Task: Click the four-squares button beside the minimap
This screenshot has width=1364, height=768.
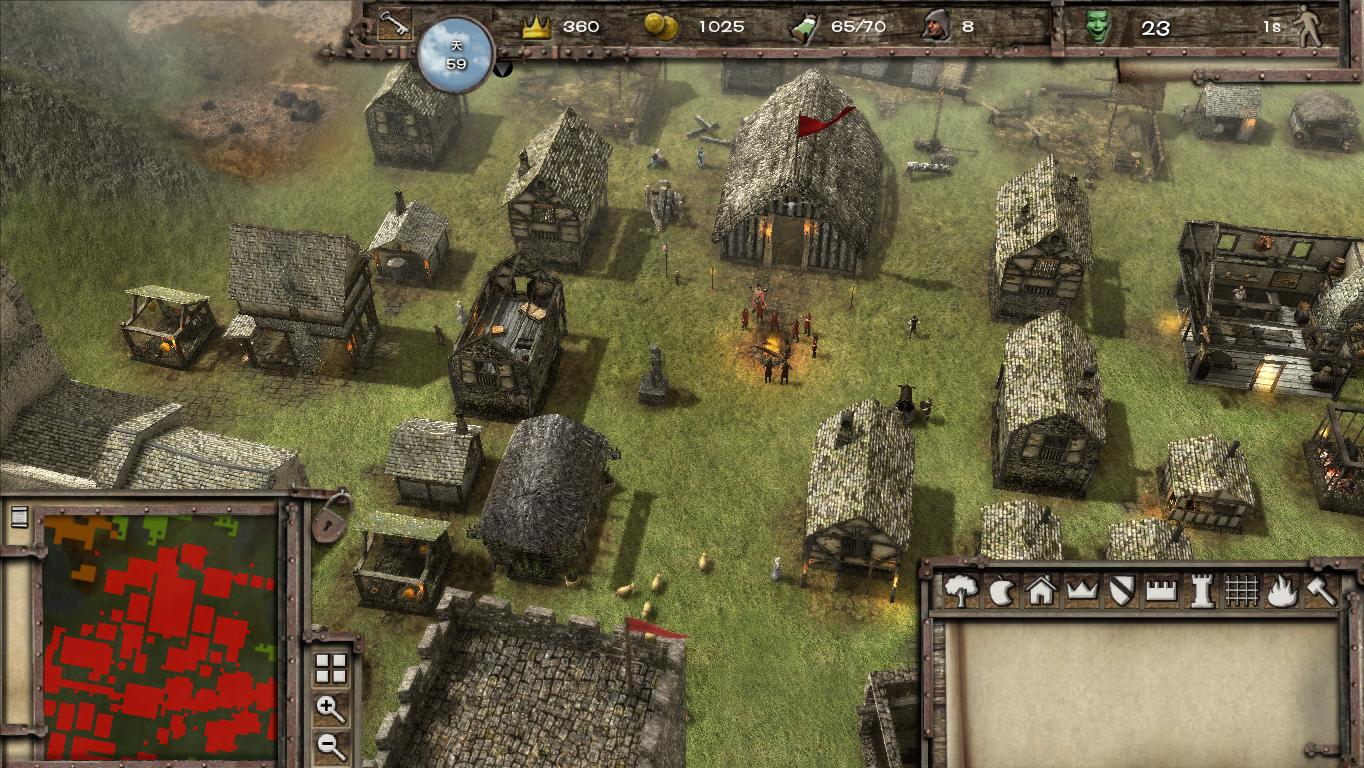Action: tap(330, 668)
